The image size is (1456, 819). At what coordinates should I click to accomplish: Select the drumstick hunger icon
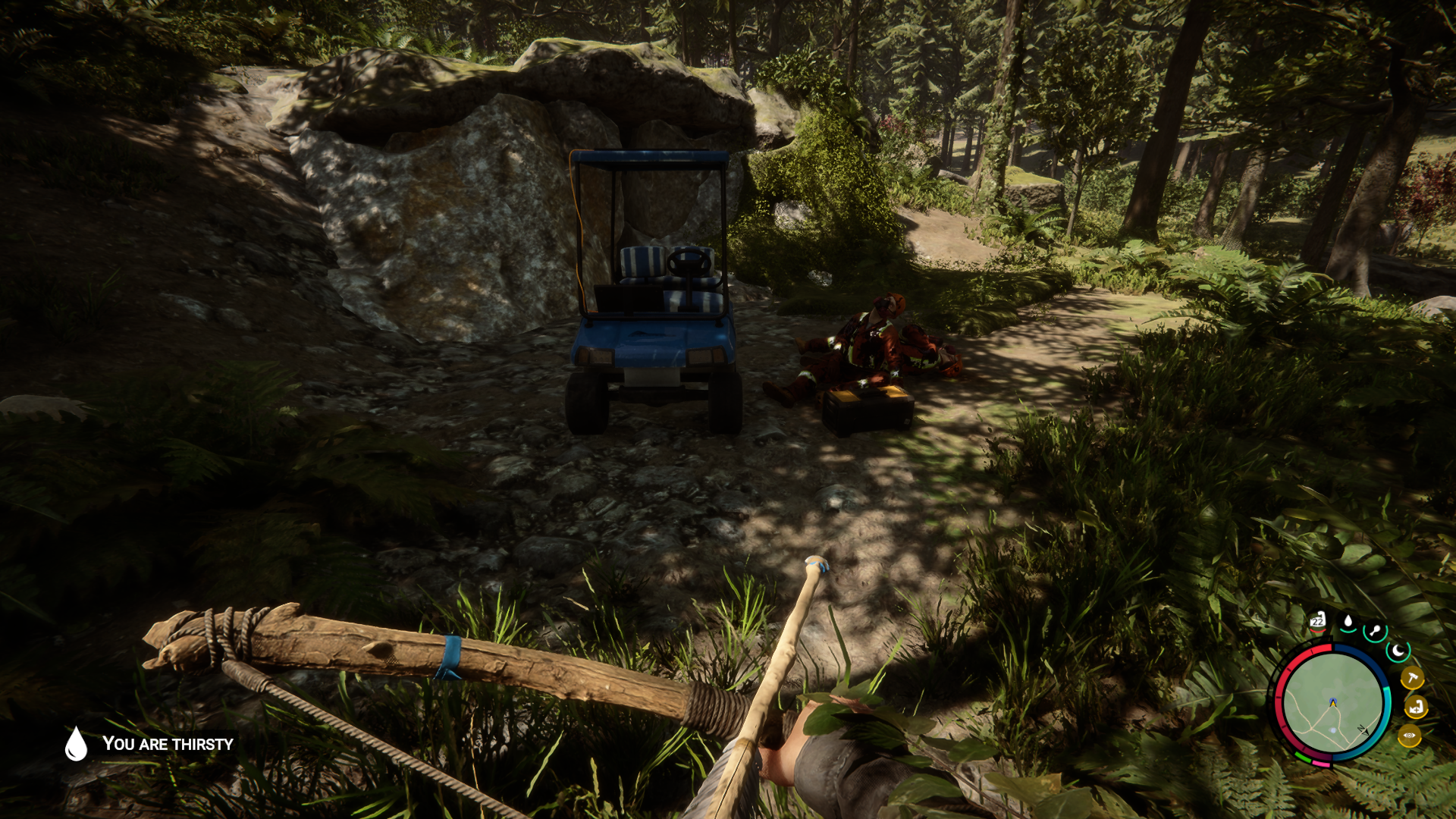[1374, 631]
